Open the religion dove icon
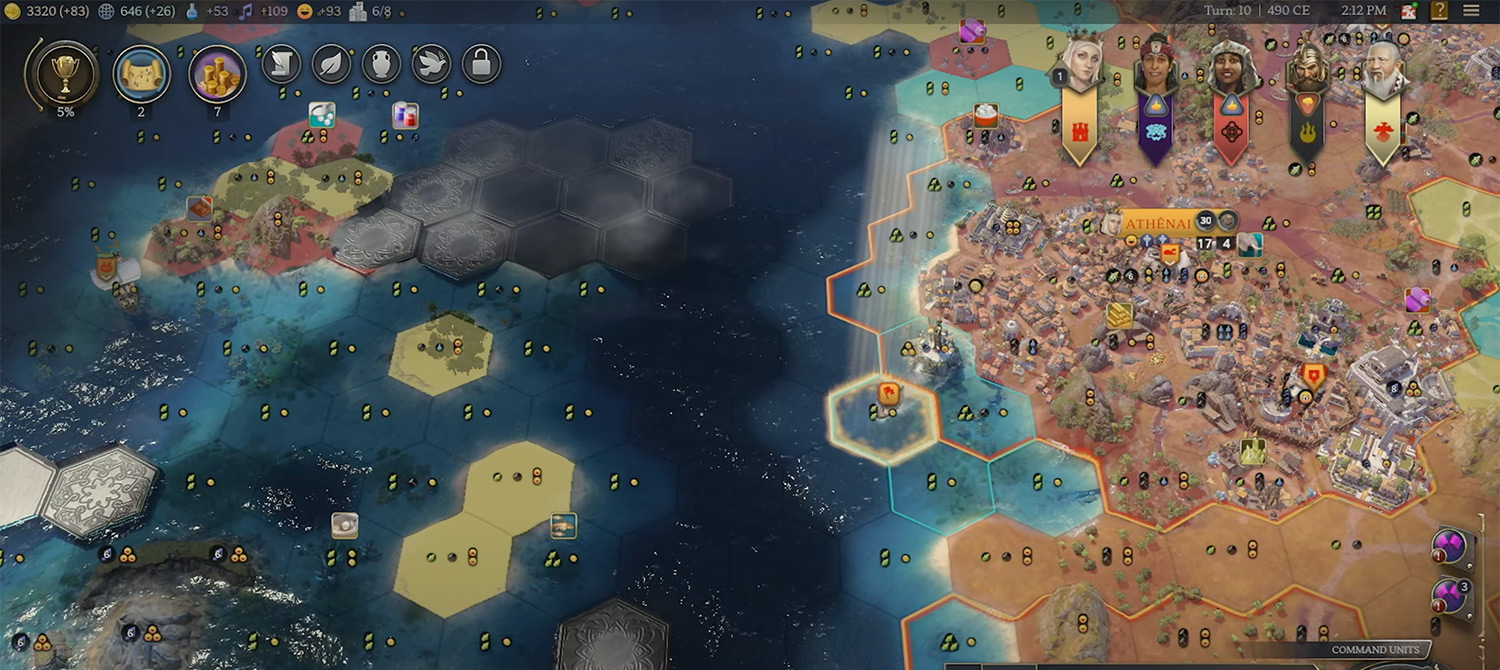Viewport: 1500px width, 670px height. (x=431, y=64)
